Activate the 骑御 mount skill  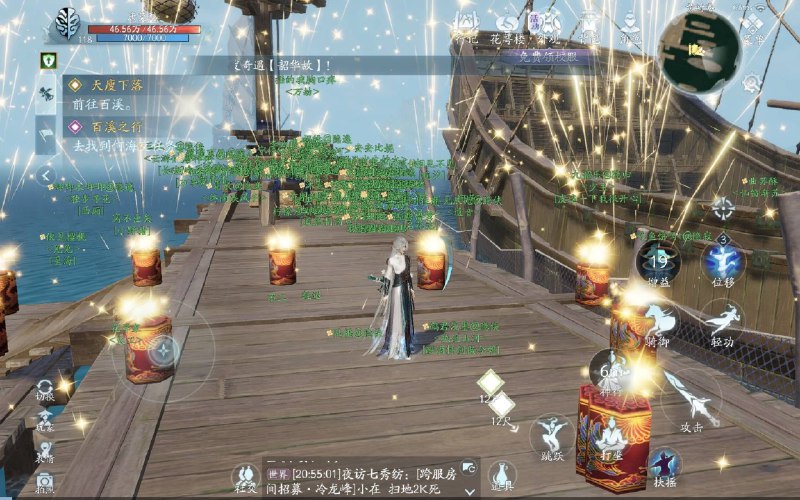pyautogui.click(x=658, y=323)
